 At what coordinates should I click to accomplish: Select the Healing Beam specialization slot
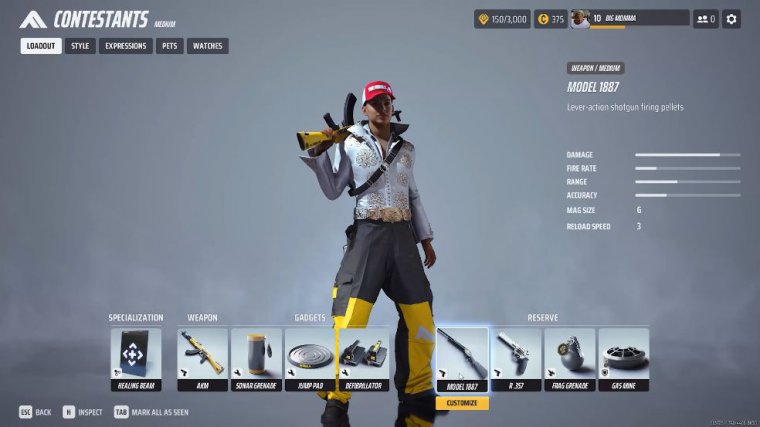pyautogui.click(x=135, y=359)
